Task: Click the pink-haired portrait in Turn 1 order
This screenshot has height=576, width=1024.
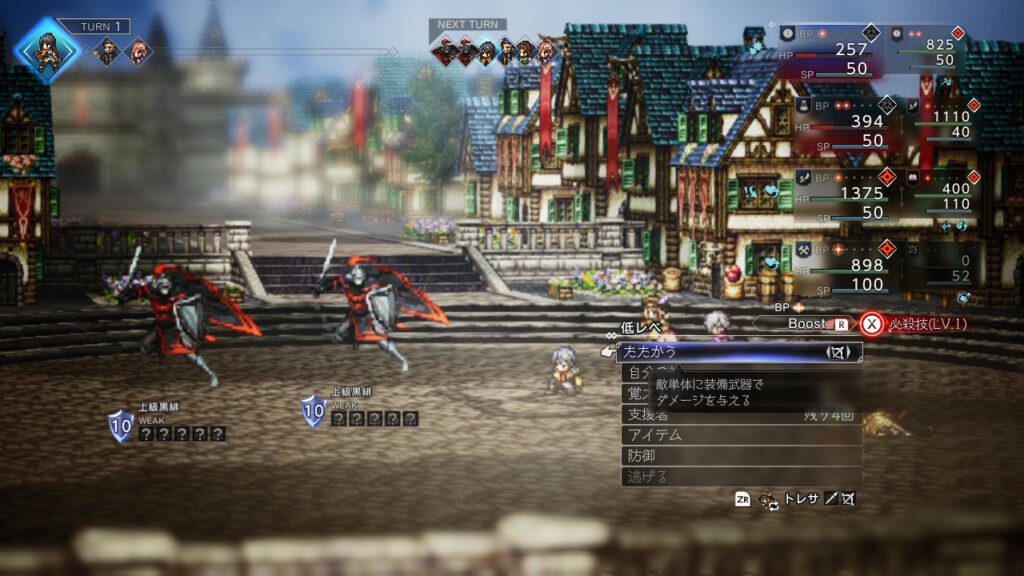Action: coord(137,51)
